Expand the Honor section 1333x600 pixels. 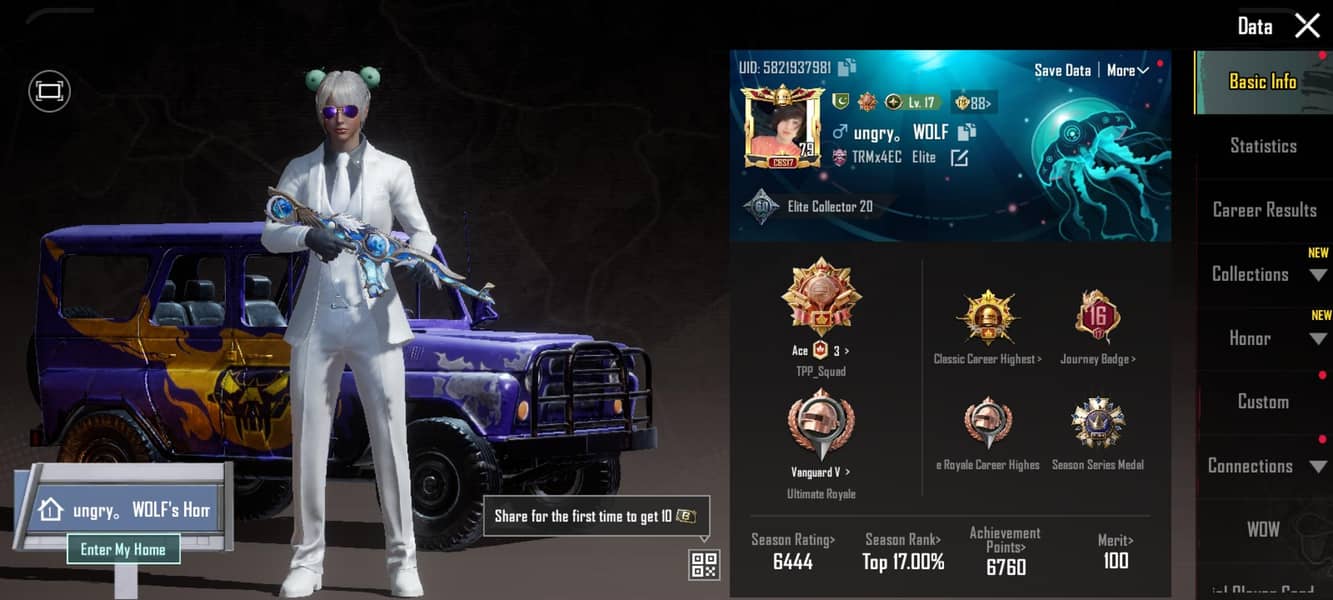tap(1264, 338)
